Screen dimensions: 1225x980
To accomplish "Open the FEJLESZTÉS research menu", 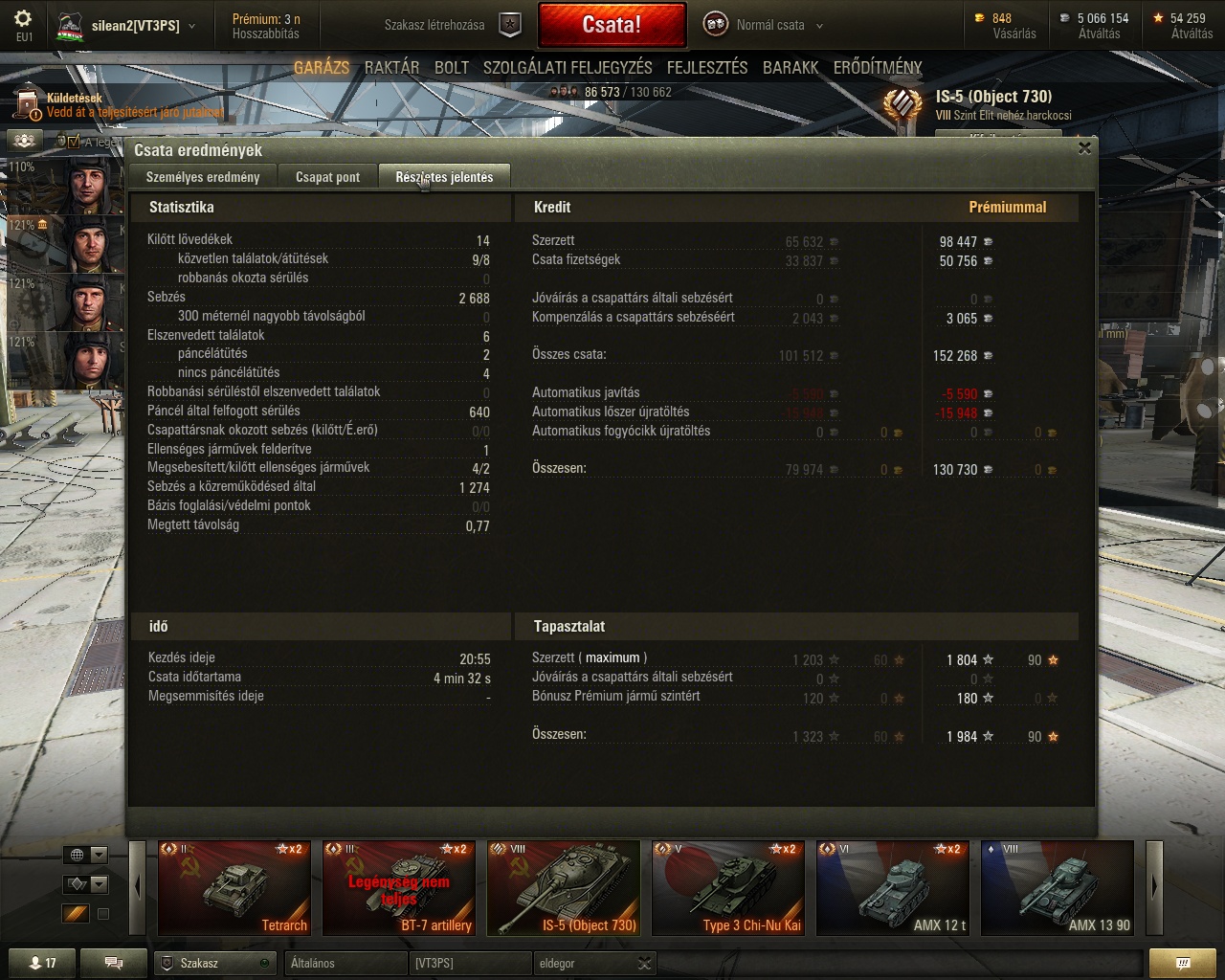I will pyautogui.click(x=707, y=68).
